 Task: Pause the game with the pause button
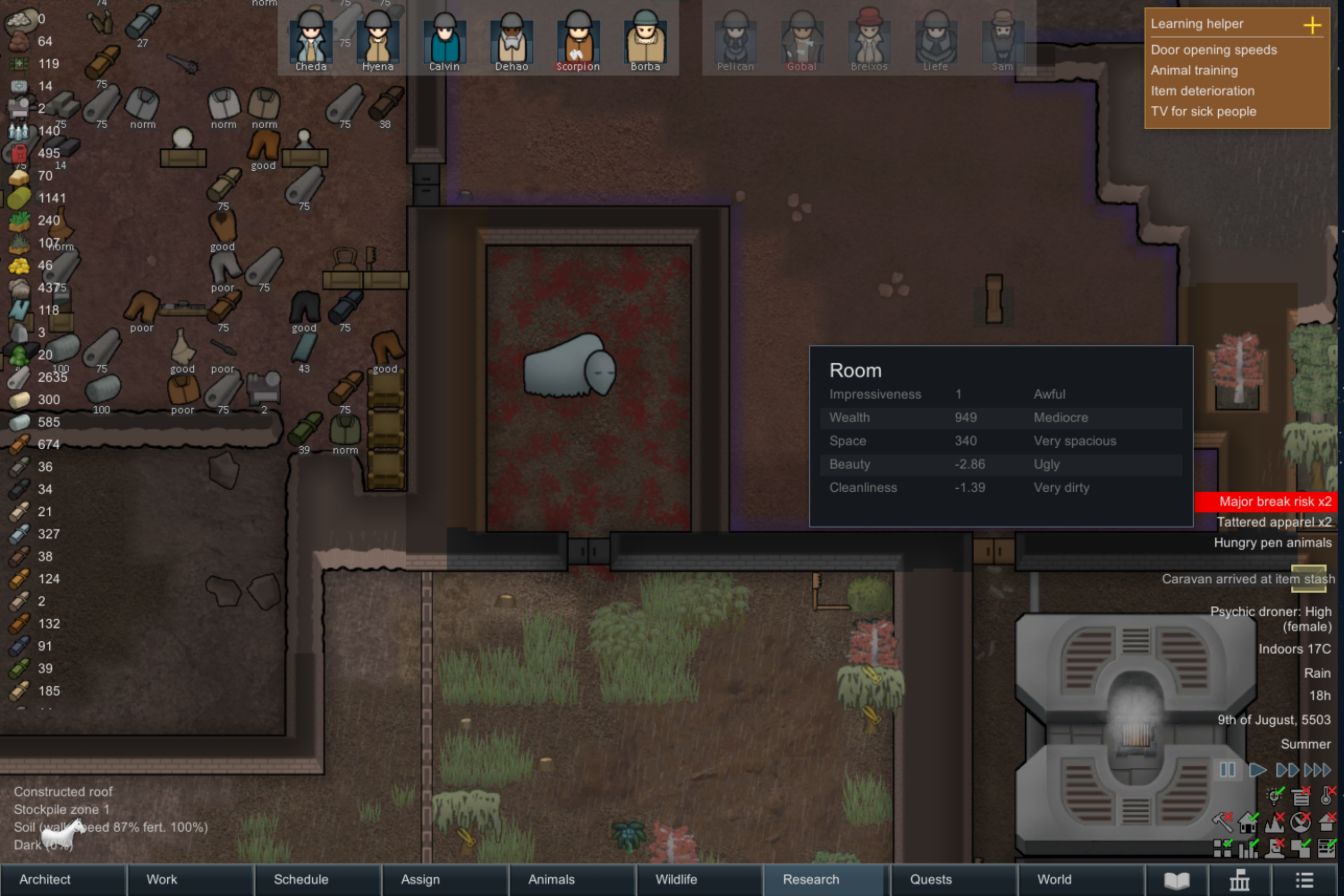1227,770
